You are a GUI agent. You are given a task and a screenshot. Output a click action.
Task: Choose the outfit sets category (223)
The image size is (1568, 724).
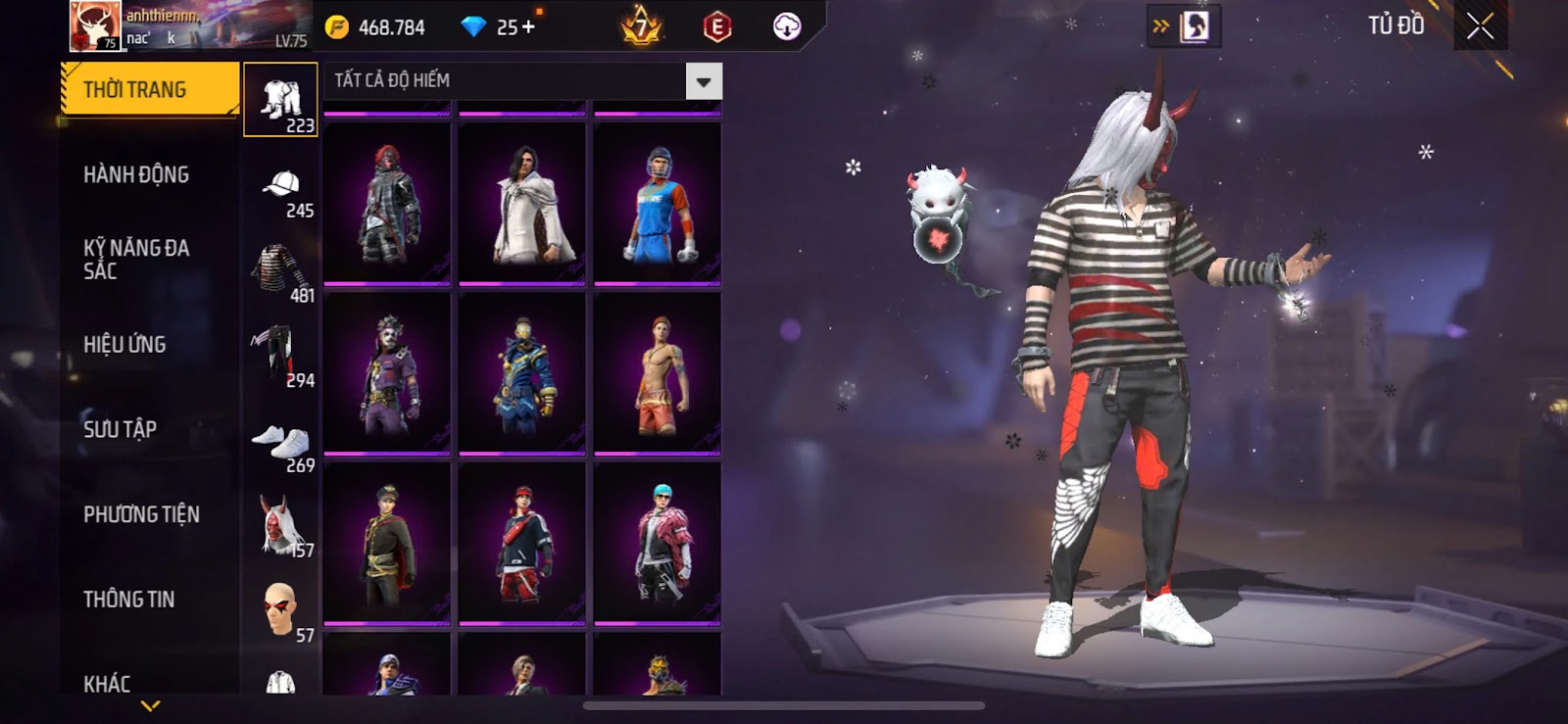(281, 100)
